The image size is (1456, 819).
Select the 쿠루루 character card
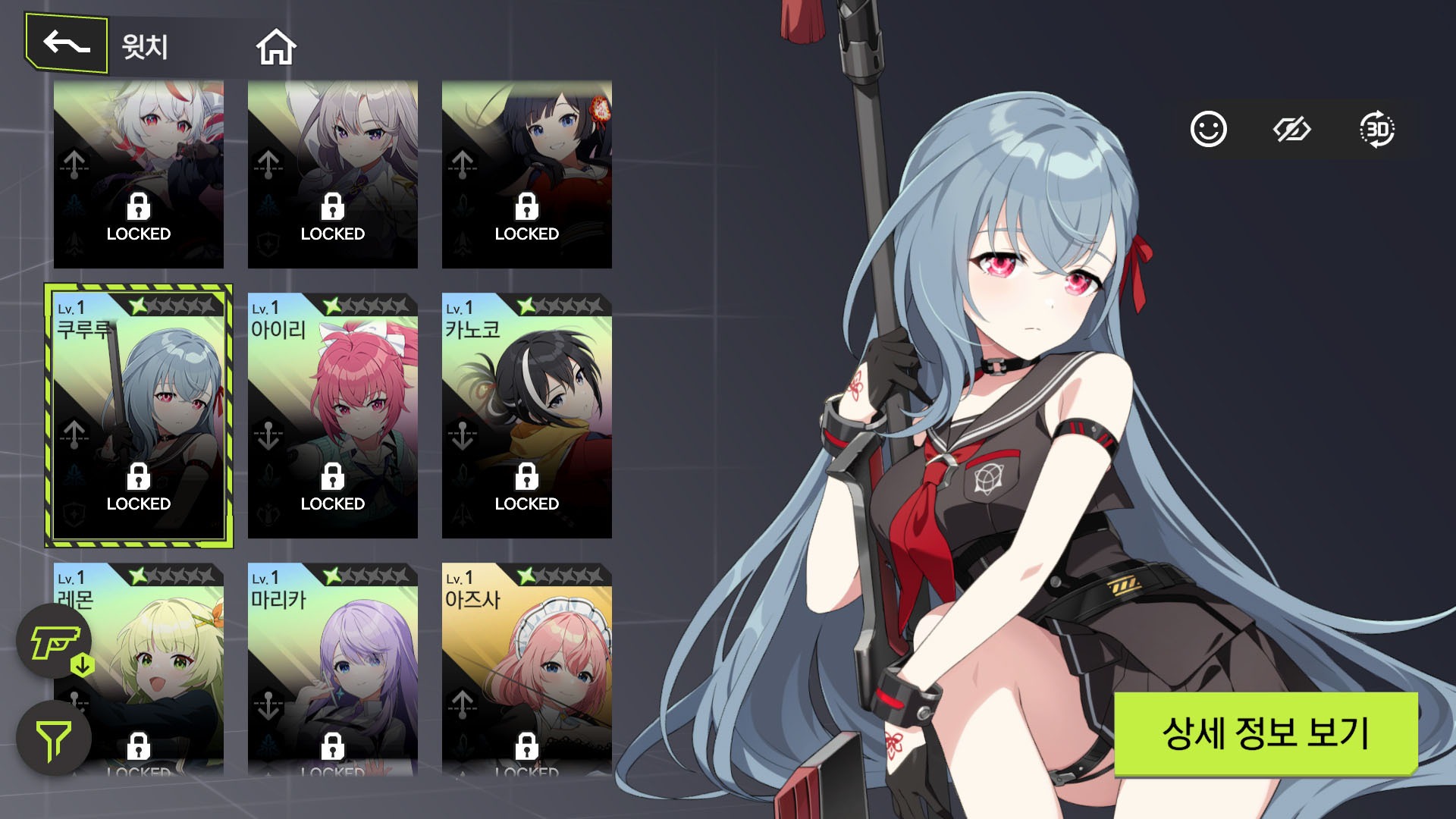point(139,416)
